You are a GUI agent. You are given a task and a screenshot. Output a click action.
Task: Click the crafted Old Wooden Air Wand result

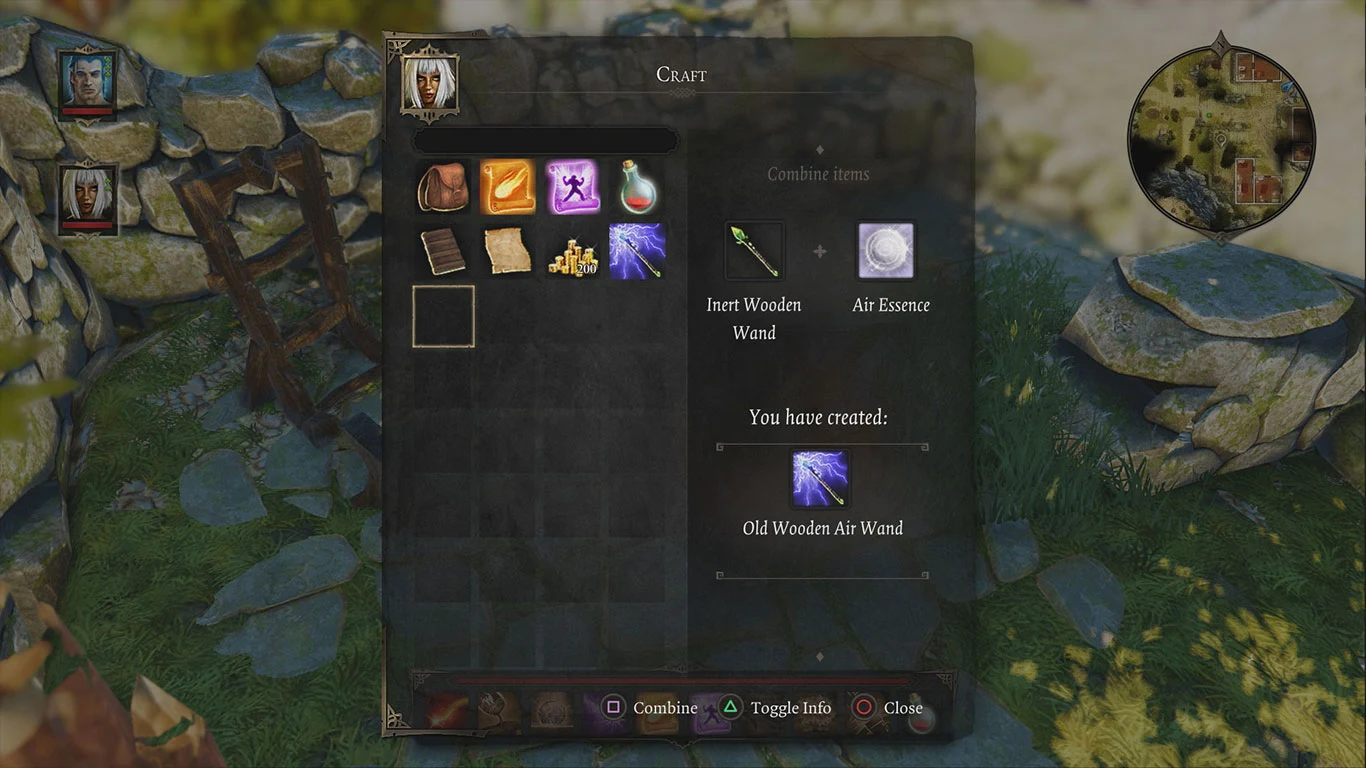tap(820, 479)
